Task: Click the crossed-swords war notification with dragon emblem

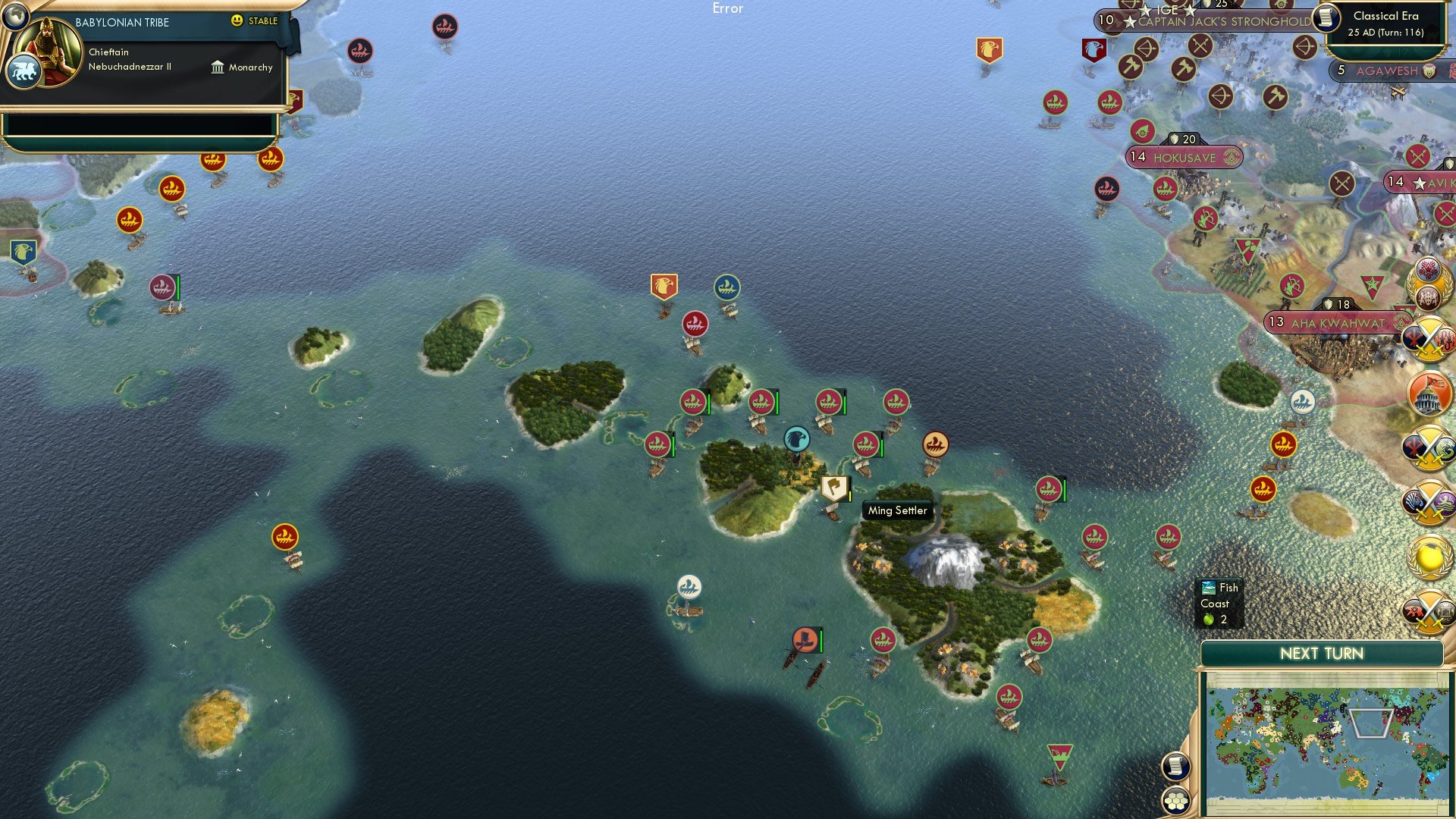Action: 1429,447
